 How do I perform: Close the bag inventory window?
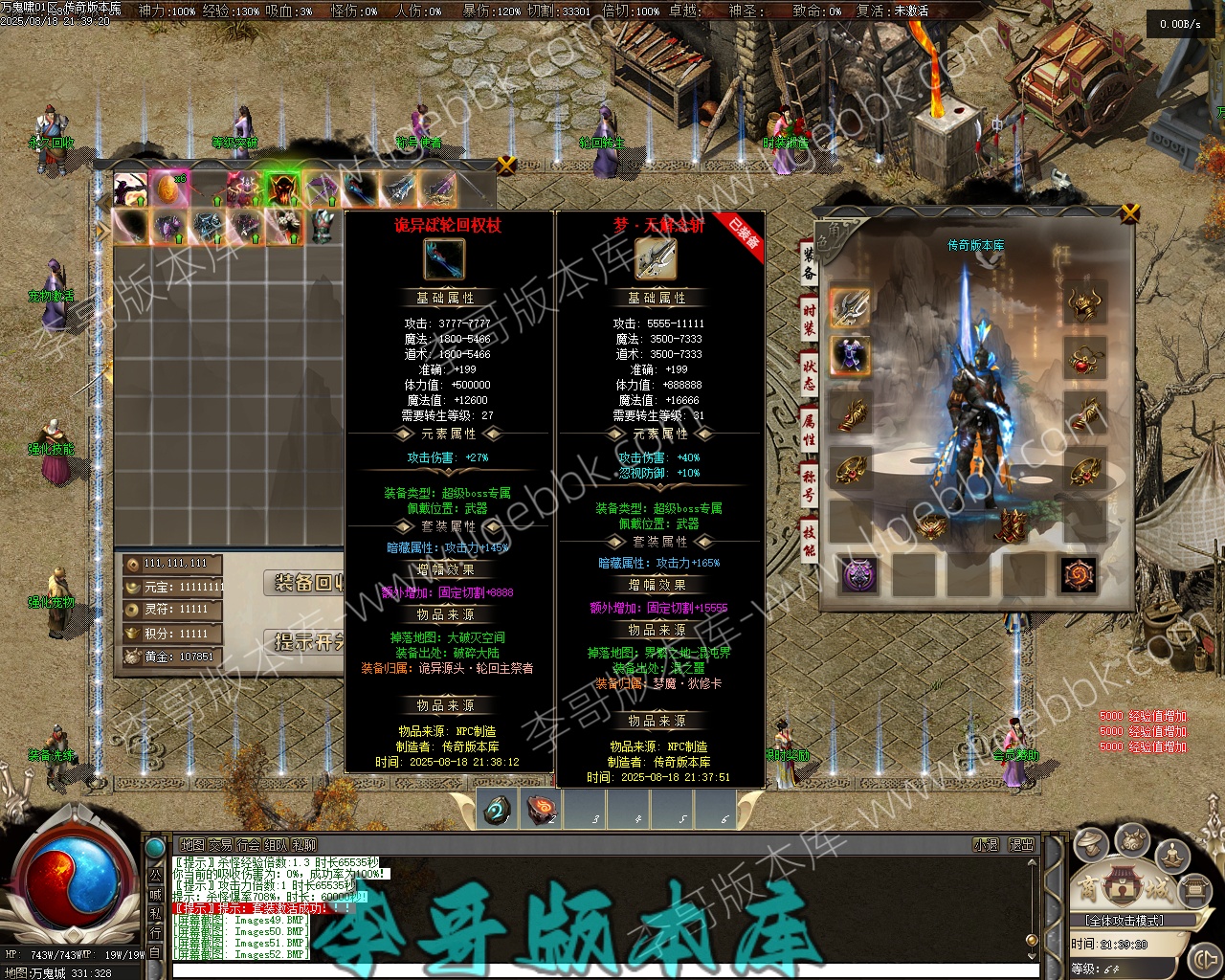507,165
